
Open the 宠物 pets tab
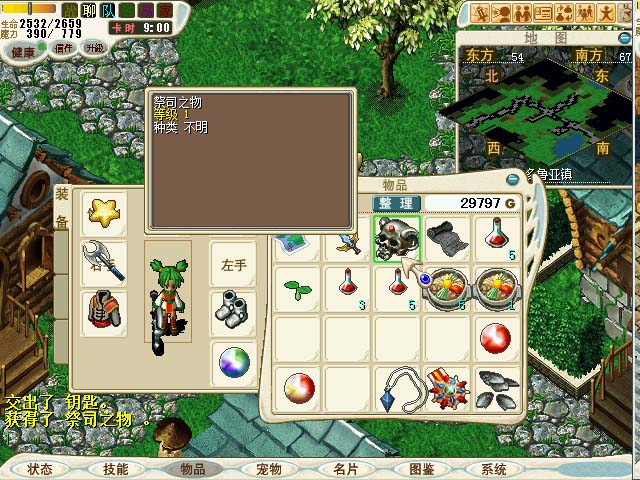(268, 469)
